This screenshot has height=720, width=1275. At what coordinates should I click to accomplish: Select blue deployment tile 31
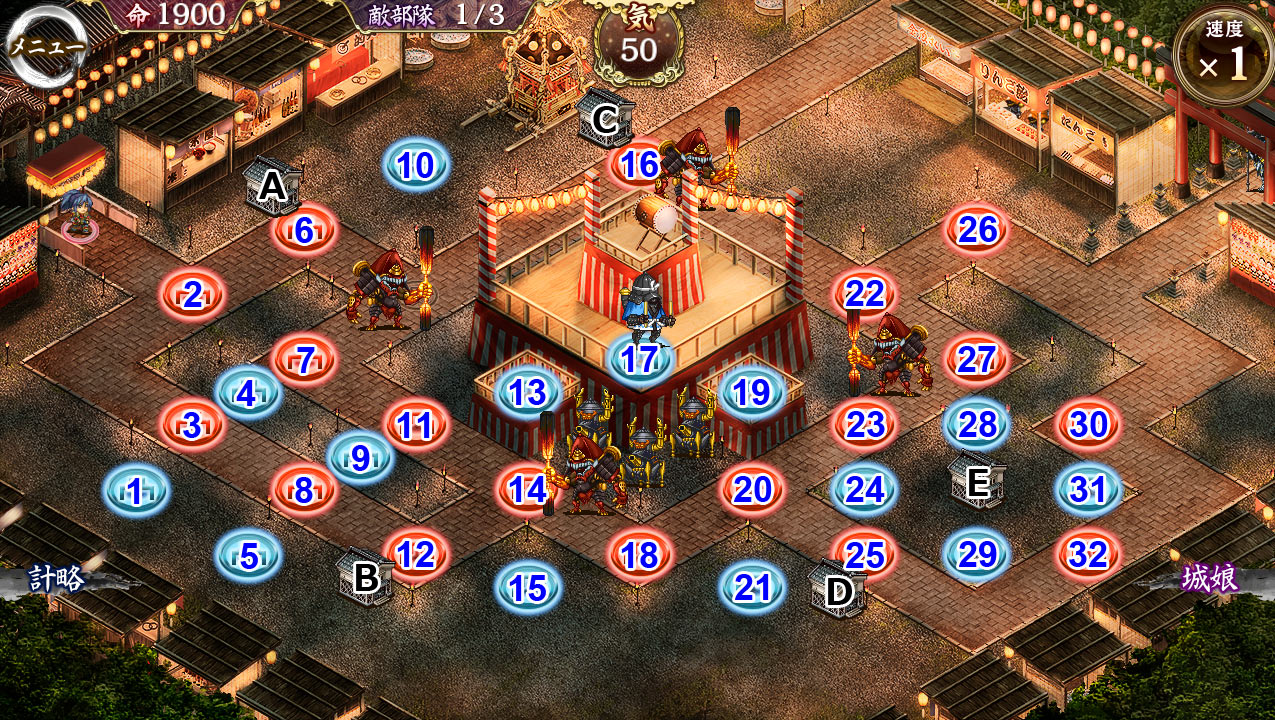coord(1088,490)
